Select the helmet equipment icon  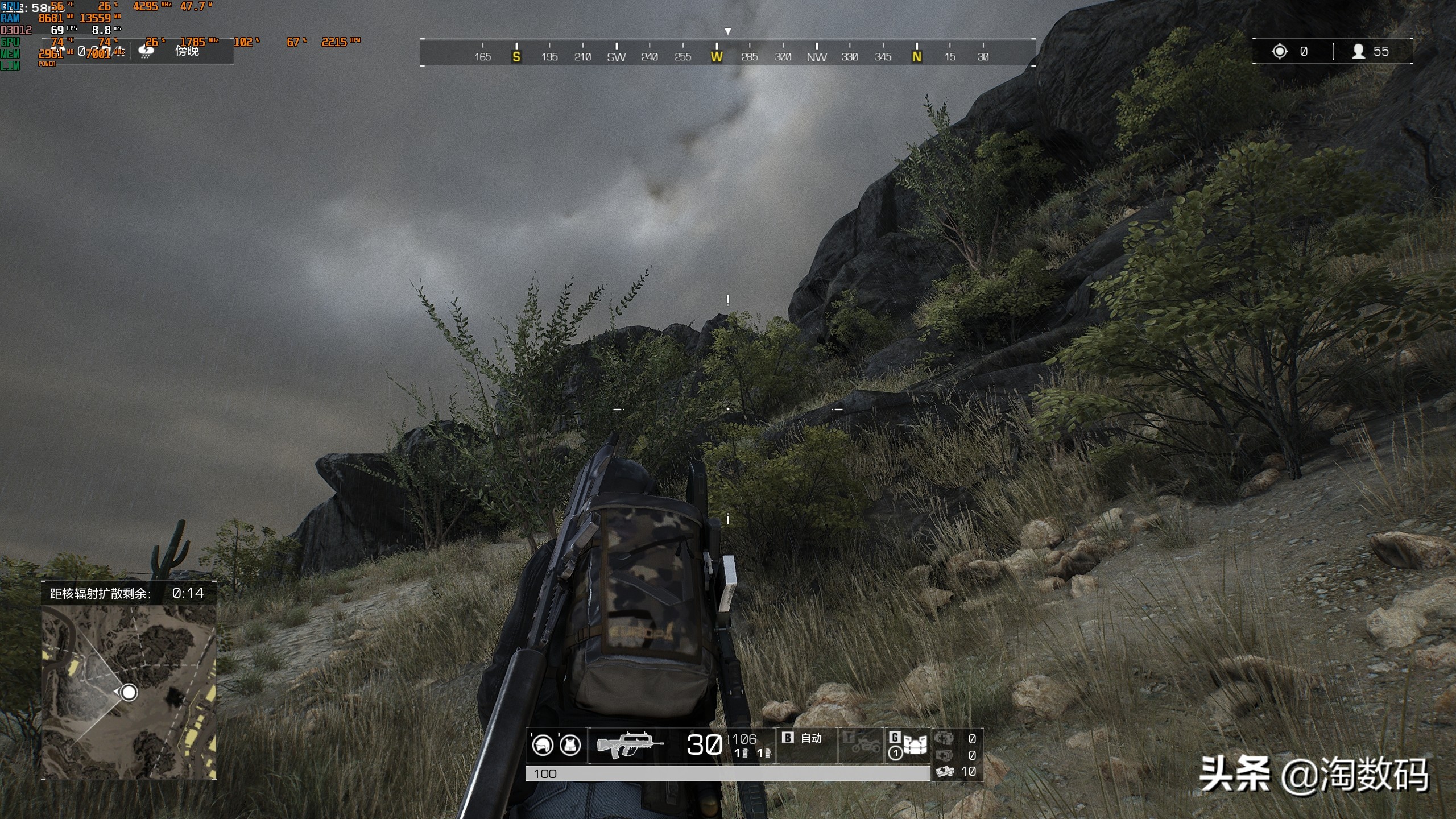[542, 744]
